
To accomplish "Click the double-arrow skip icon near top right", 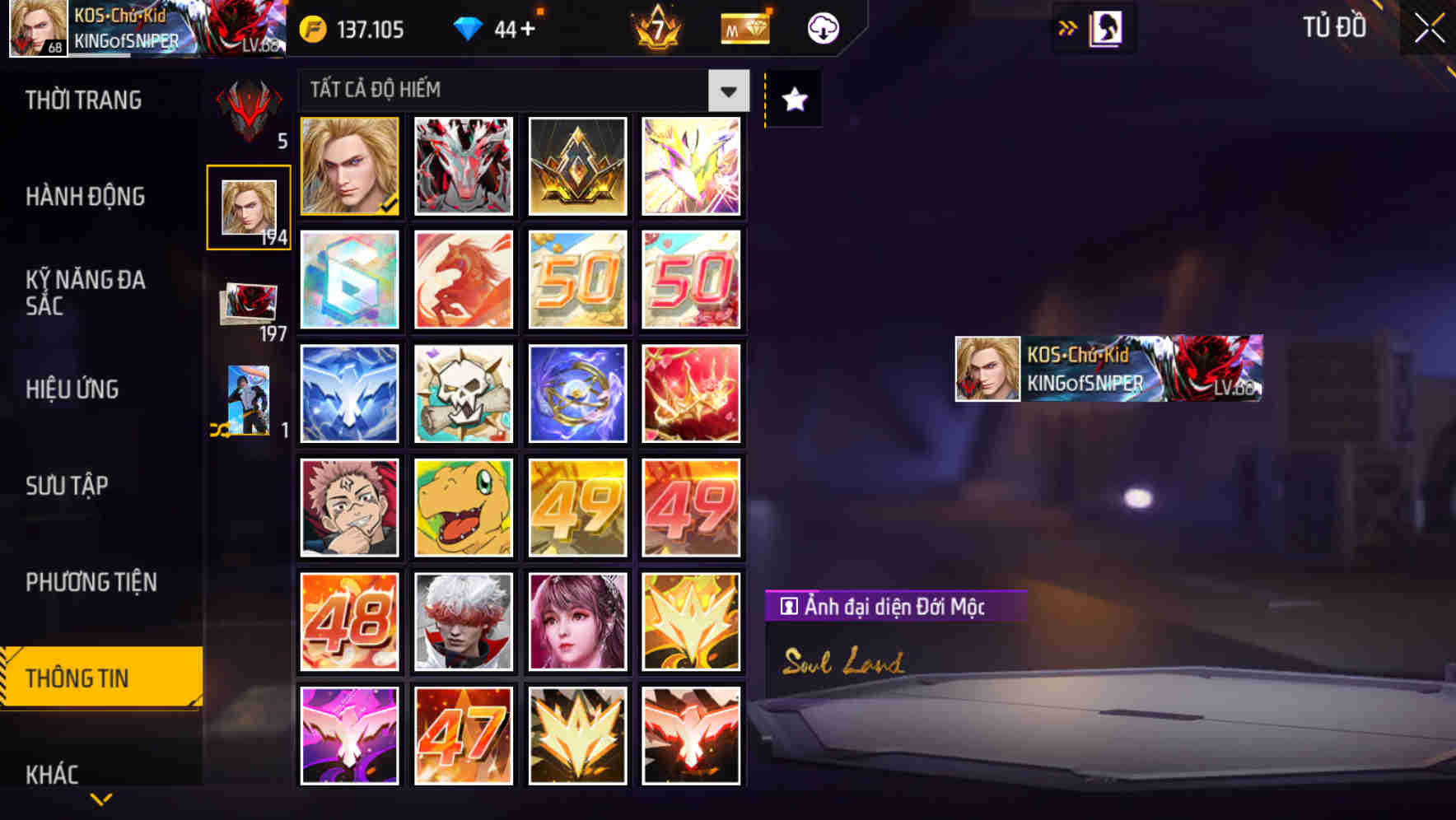I will (x=1068, y=27).
